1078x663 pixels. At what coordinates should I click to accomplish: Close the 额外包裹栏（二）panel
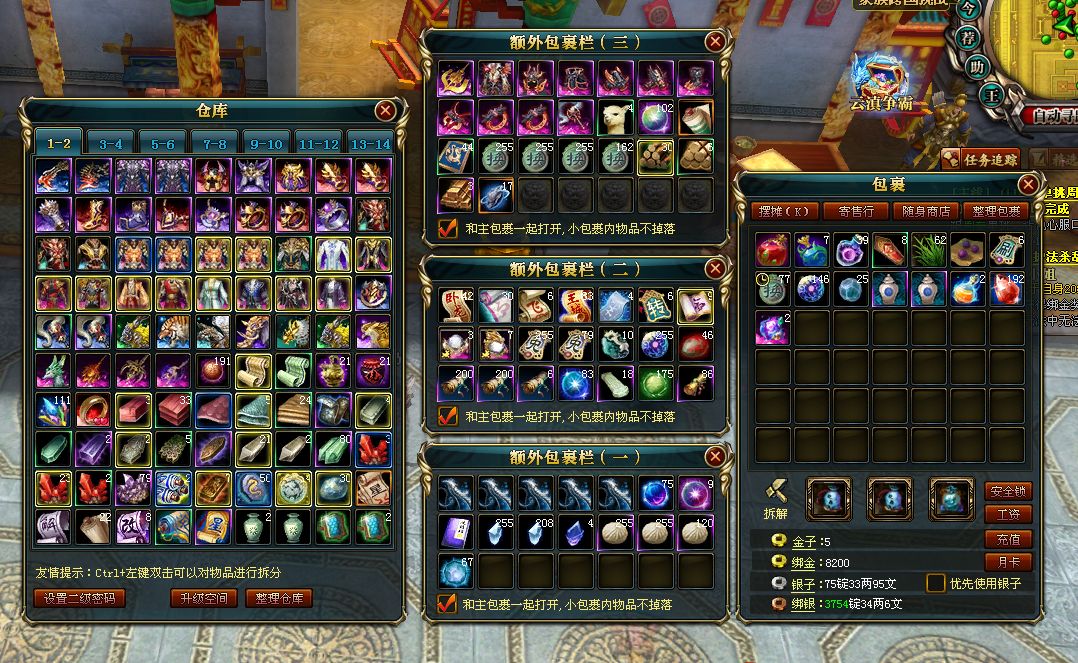click(714, 268)
